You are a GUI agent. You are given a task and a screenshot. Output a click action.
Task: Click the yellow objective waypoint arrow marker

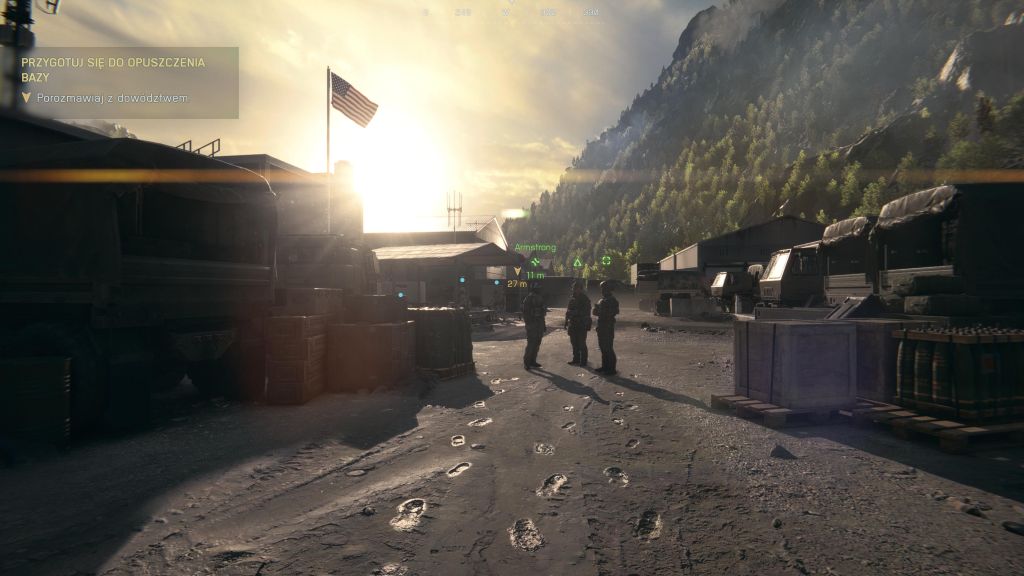tap(518, 271)
